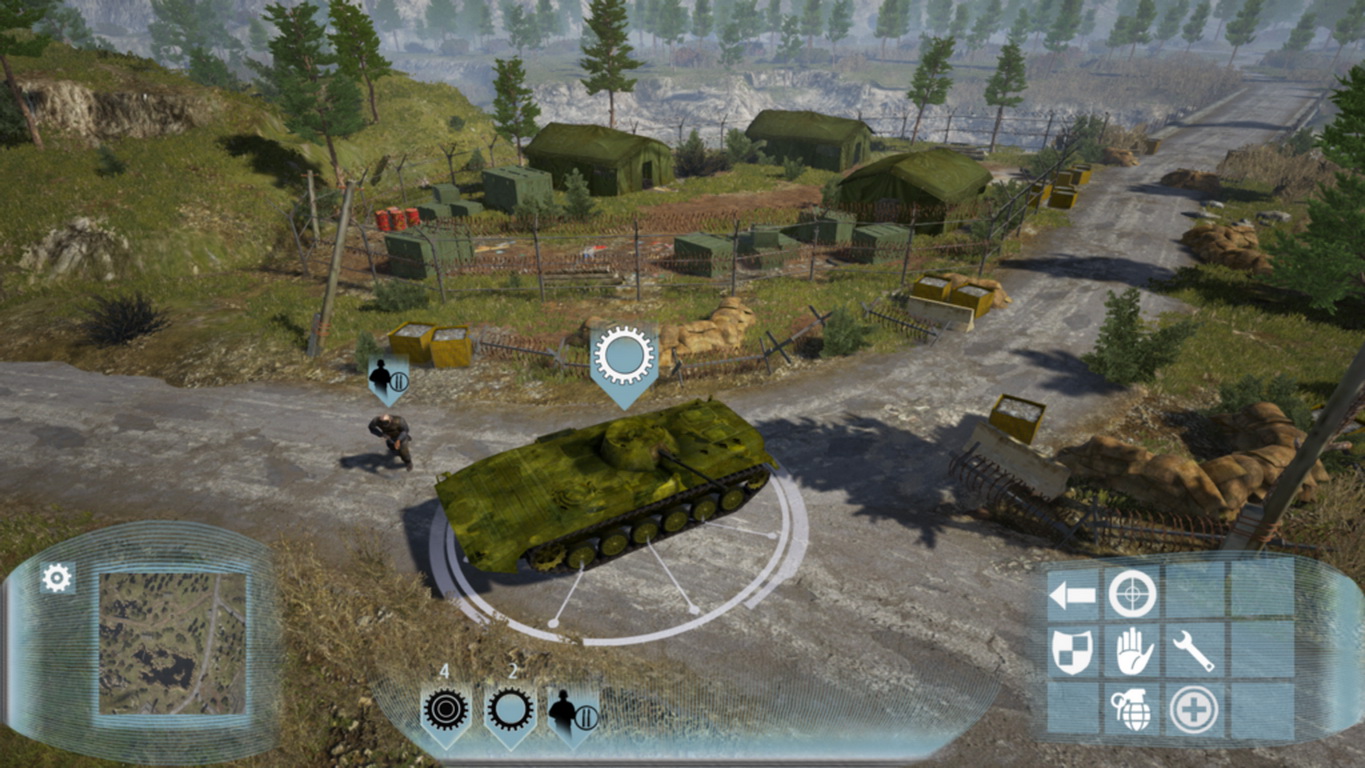Activate the crosshair attack target command
The width and height of the screenshot is (1365, 768).
point(1132,594)
